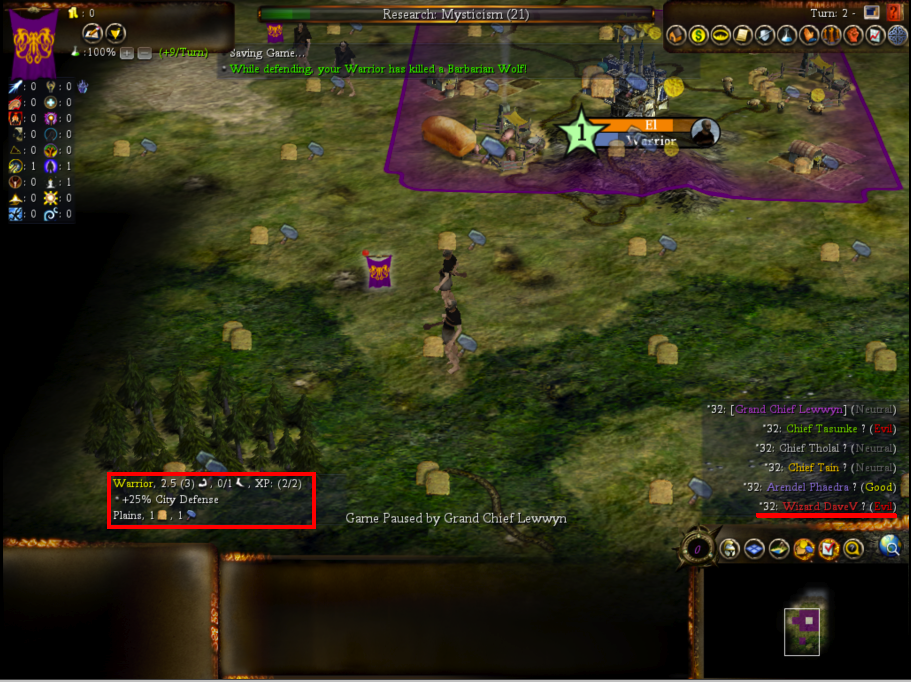Open the Domestic Advisor house icon
This screenshot has width=911, height=682.
[x=676, y=36]
